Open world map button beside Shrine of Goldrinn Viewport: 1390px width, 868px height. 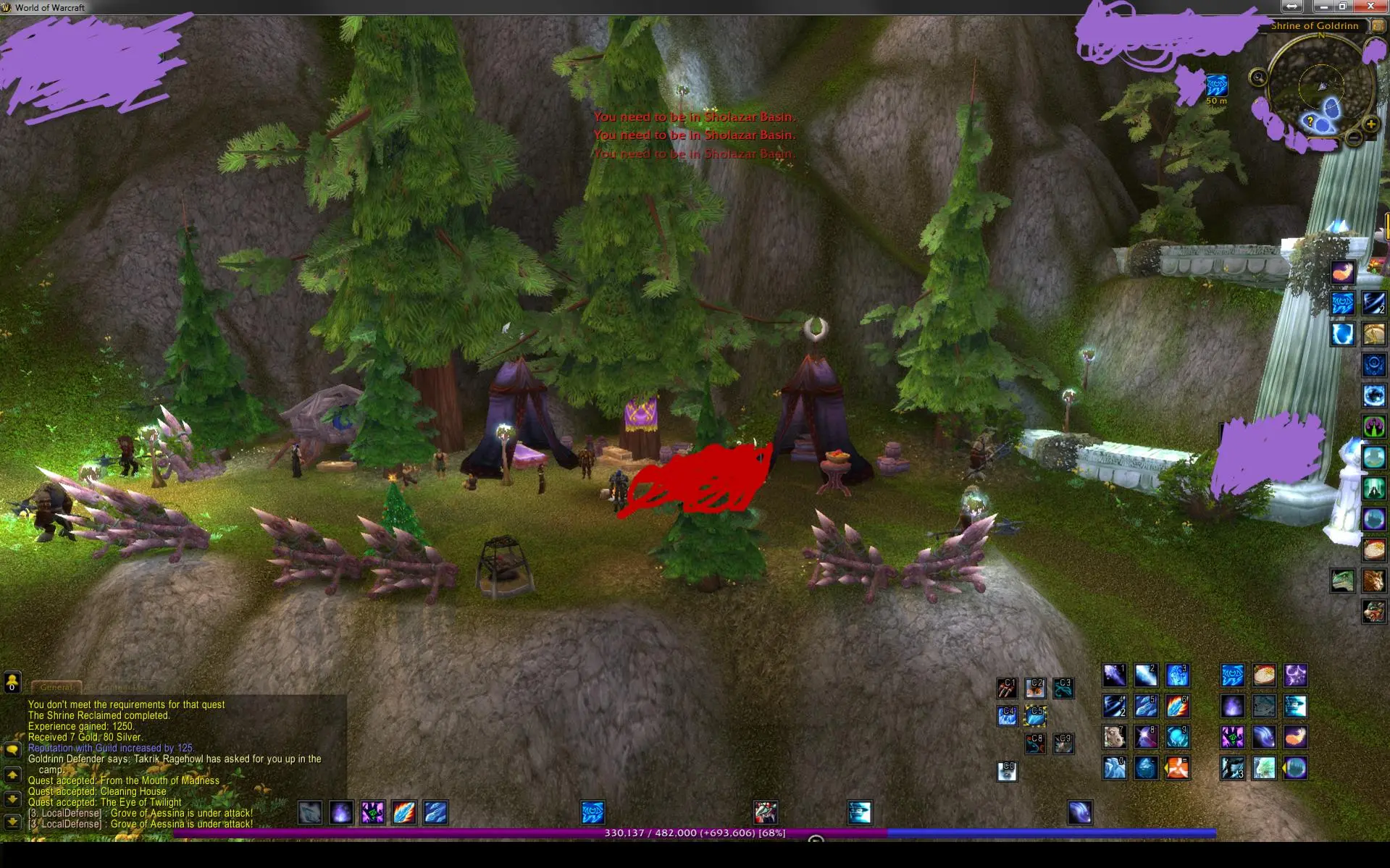pyautogui.click(x=1378, y=26)
